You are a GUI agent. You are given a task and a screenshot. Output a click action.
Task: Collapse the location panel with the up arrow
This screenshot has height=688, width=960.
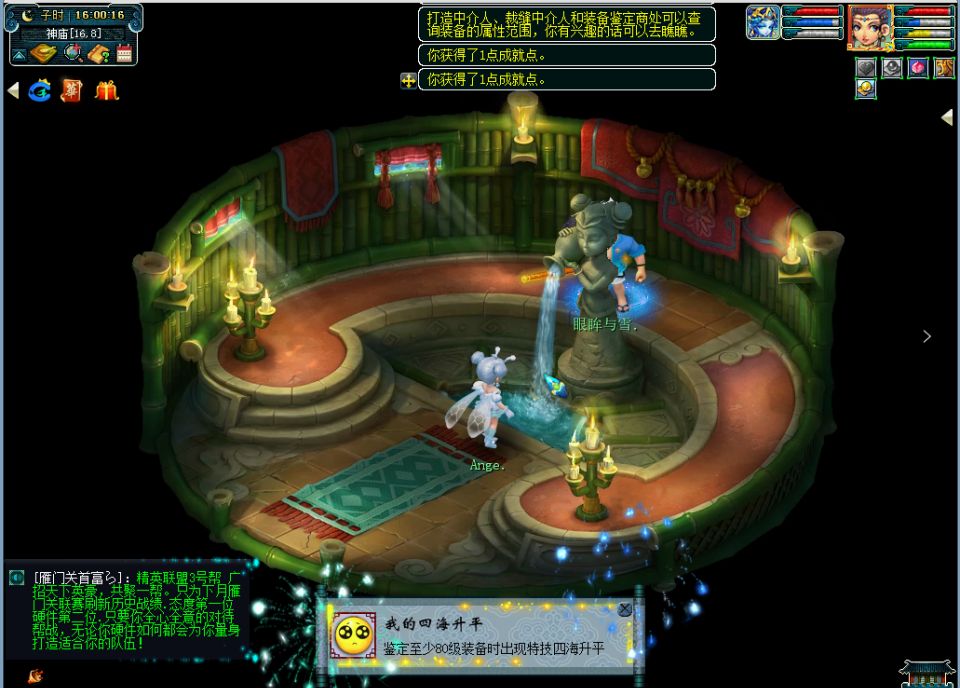click(x=19, y=54)
